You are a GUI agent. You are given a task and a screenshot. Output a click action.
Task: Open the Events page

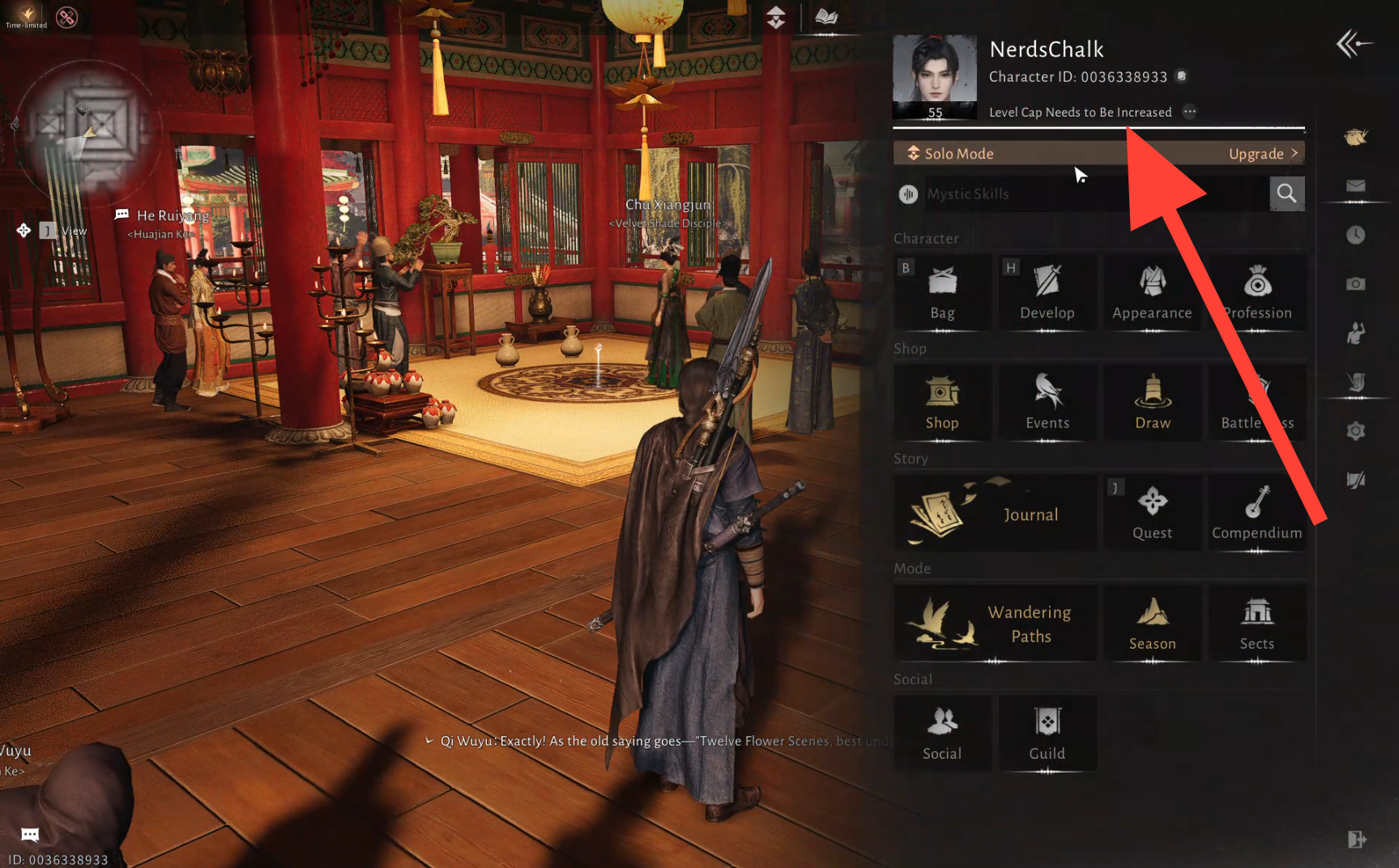click(1047, 402)
